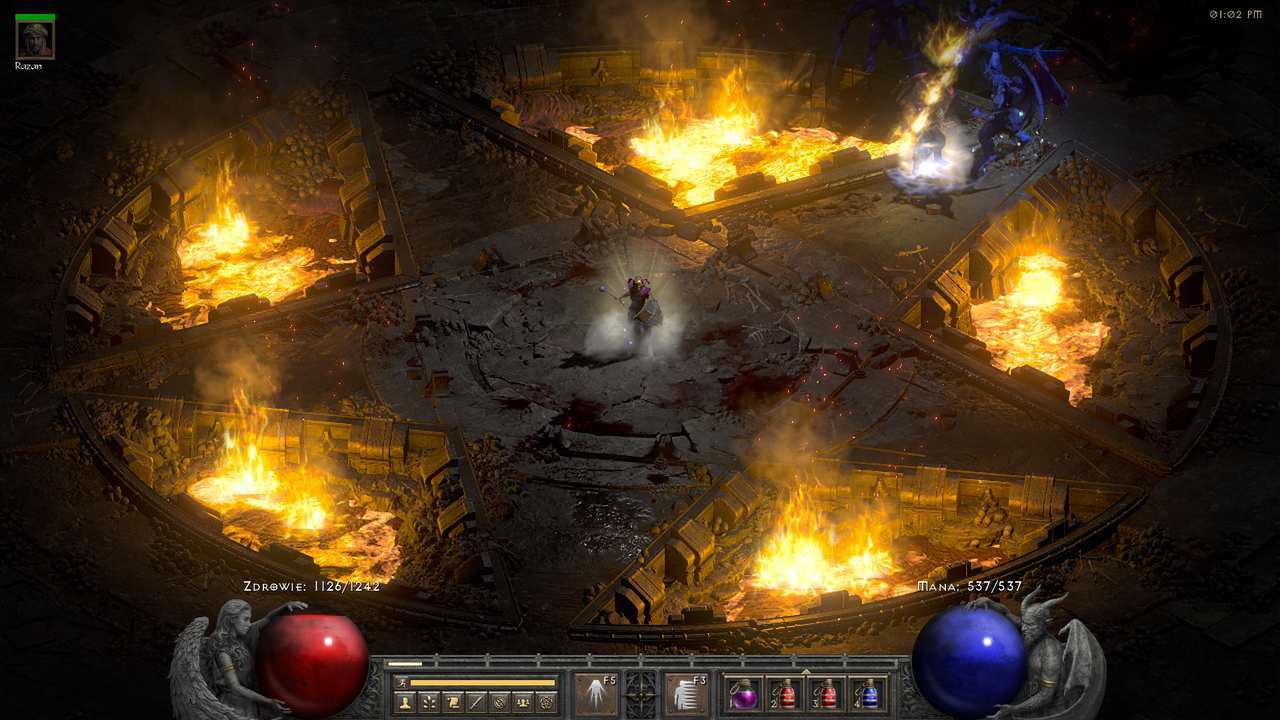This screenshot has width=1280, height=720.
Task: Select the right skill icon labeled F3
Action: click(x=686, y=694)
